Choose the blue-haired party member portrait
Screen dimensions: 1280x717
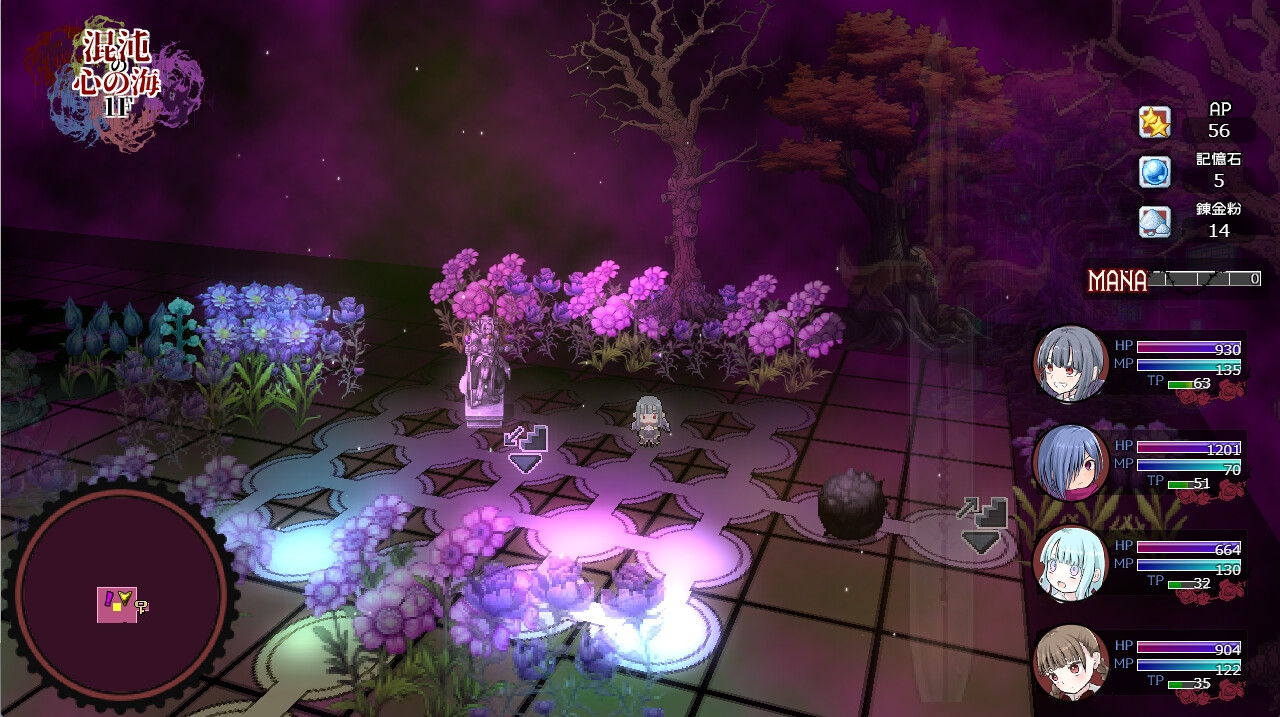(1070, 461)
